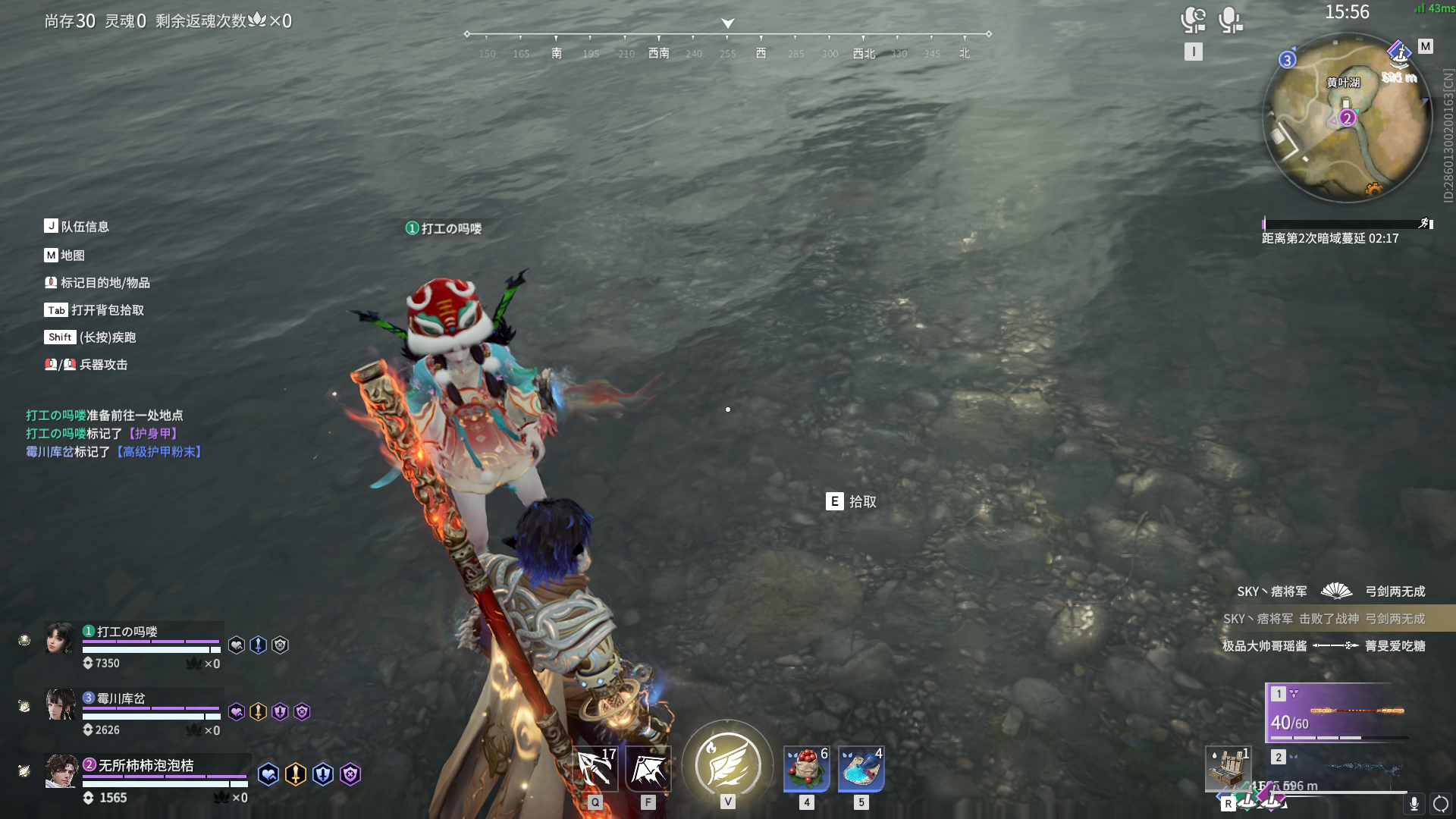Click the purple number 2 minimap marker
Viewport: 1456px width, 819px height.
(x=1347, y=118)
